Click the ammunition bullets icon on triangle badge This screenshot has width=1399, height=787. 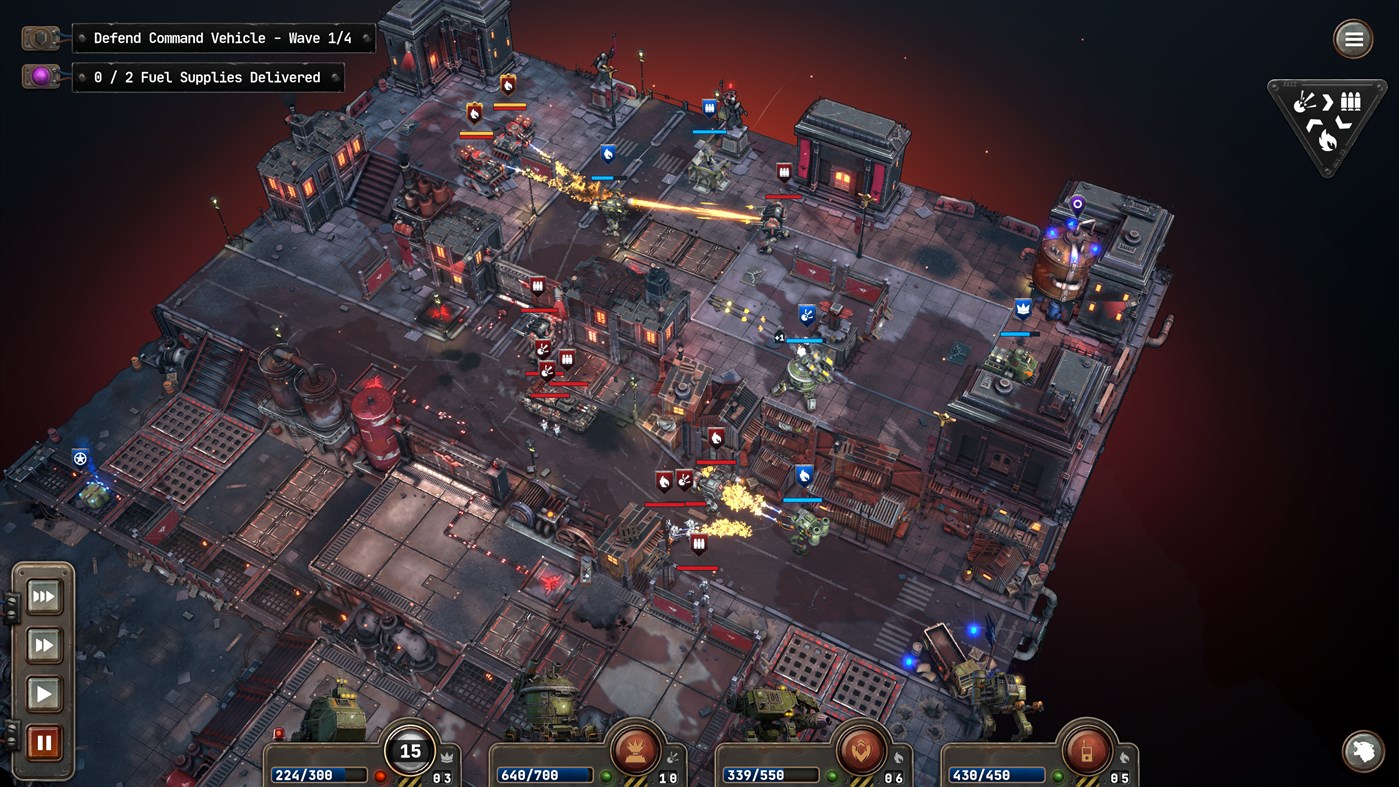[1351, 101]
